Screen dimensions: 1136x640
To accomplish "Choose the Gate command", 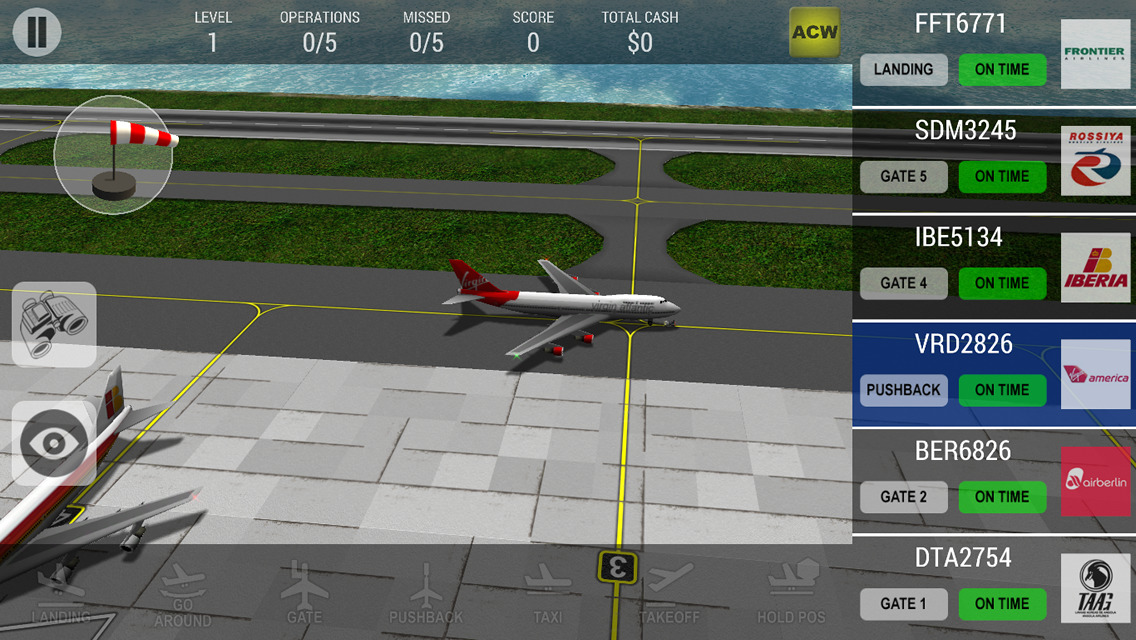I will click(x=304, y=595).
